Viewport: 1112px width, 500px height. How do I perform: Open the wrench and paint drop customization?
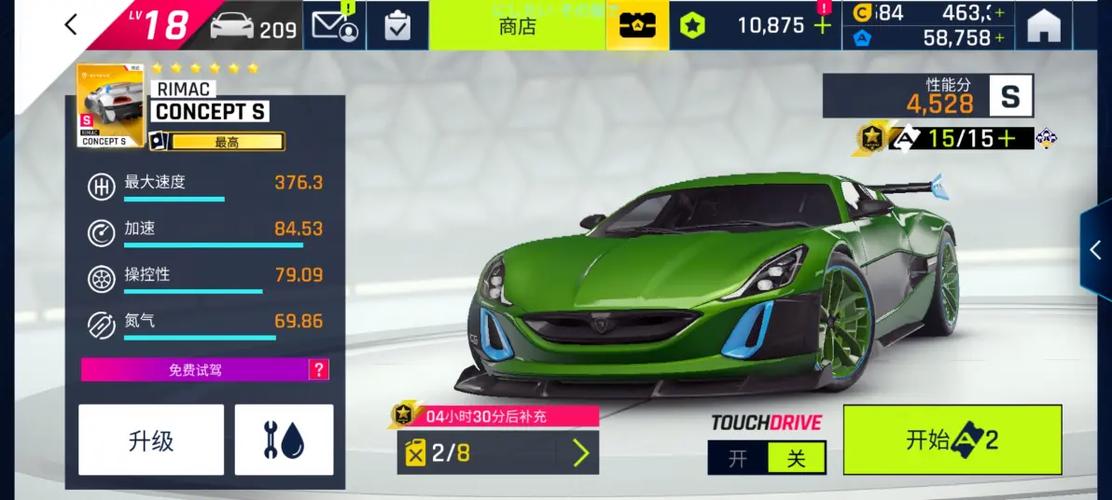point(284,440)
